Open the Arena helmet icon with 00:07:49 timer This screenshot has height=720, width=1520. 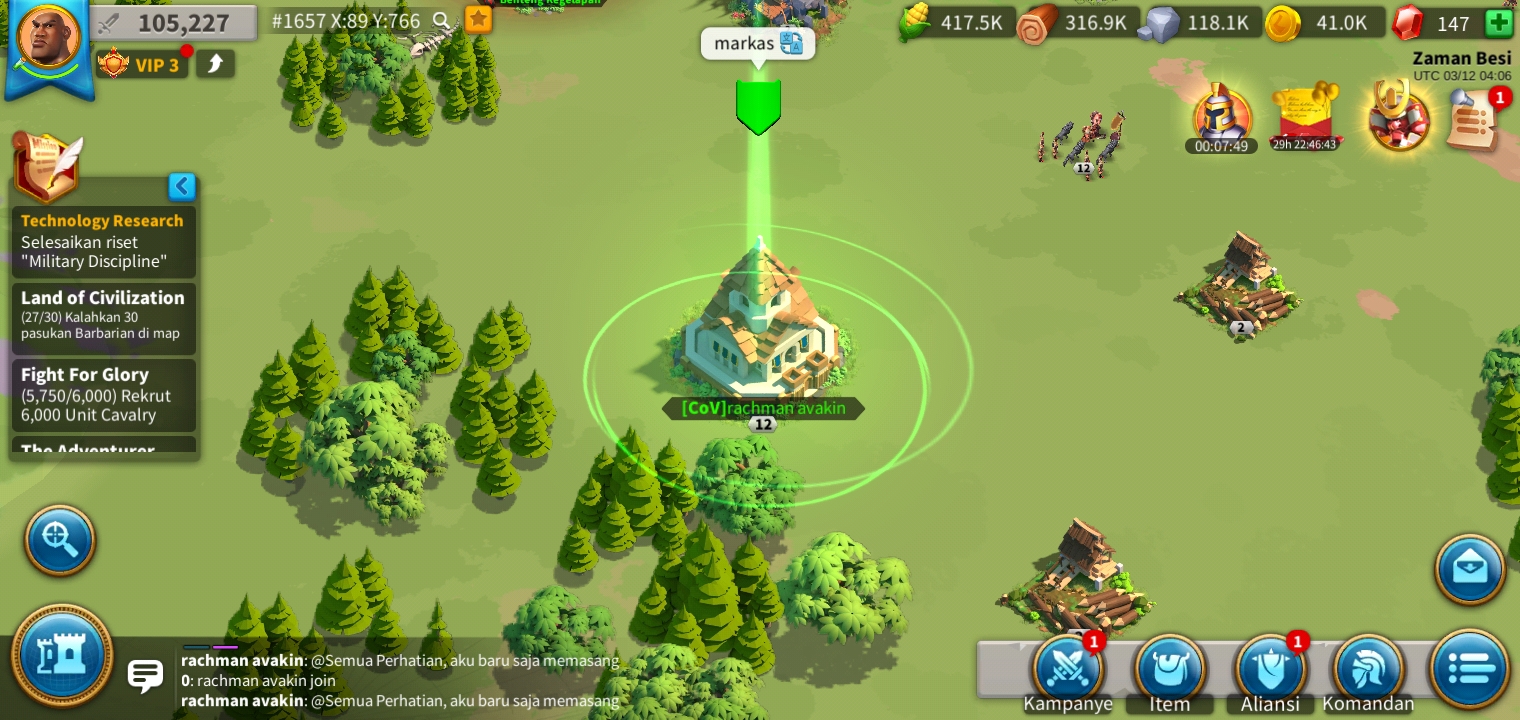[1220, 115]
